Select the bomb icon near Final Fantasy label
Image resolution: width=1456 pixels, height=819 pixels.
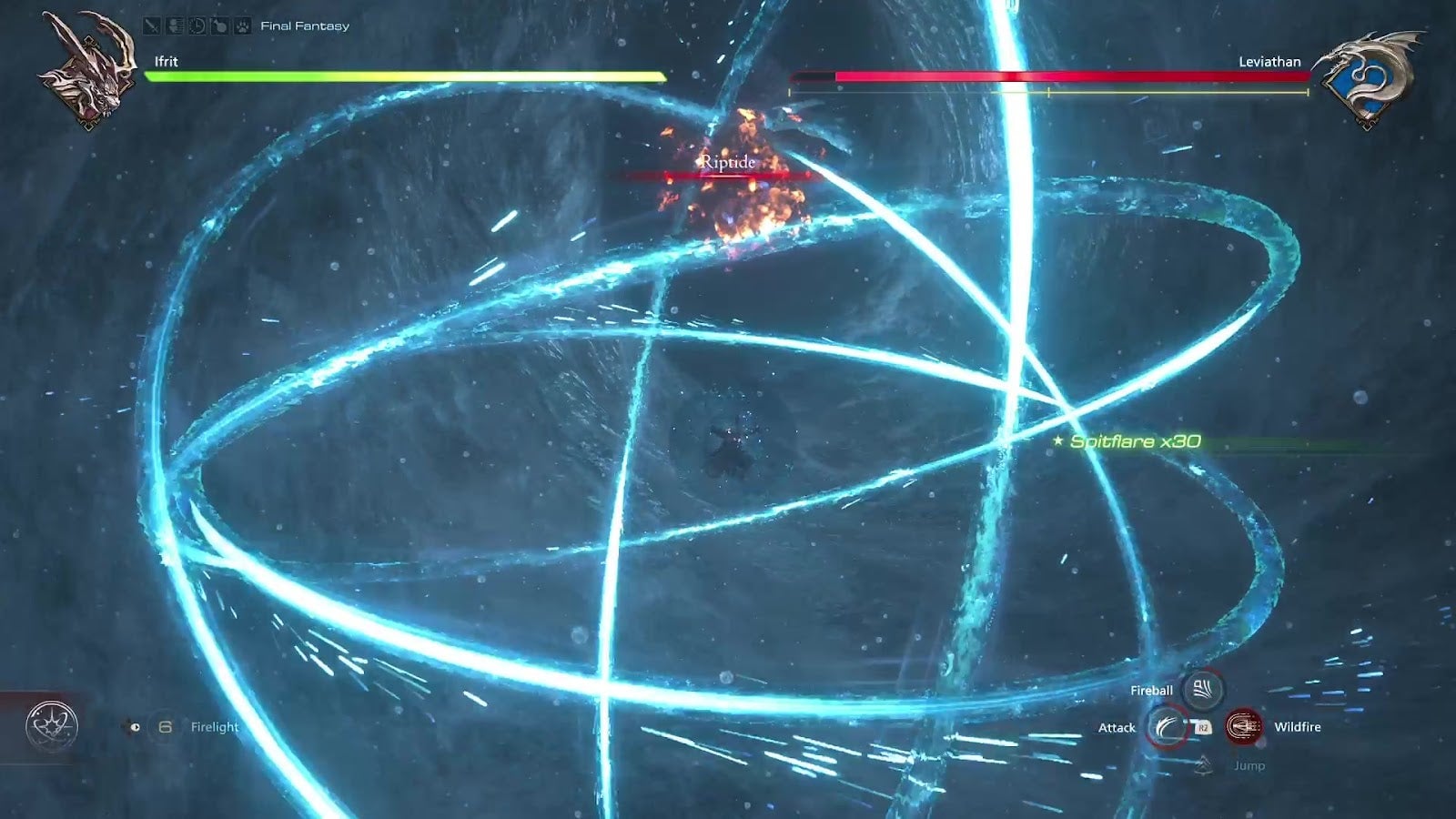pyautogui.click(x=219, y=25)
